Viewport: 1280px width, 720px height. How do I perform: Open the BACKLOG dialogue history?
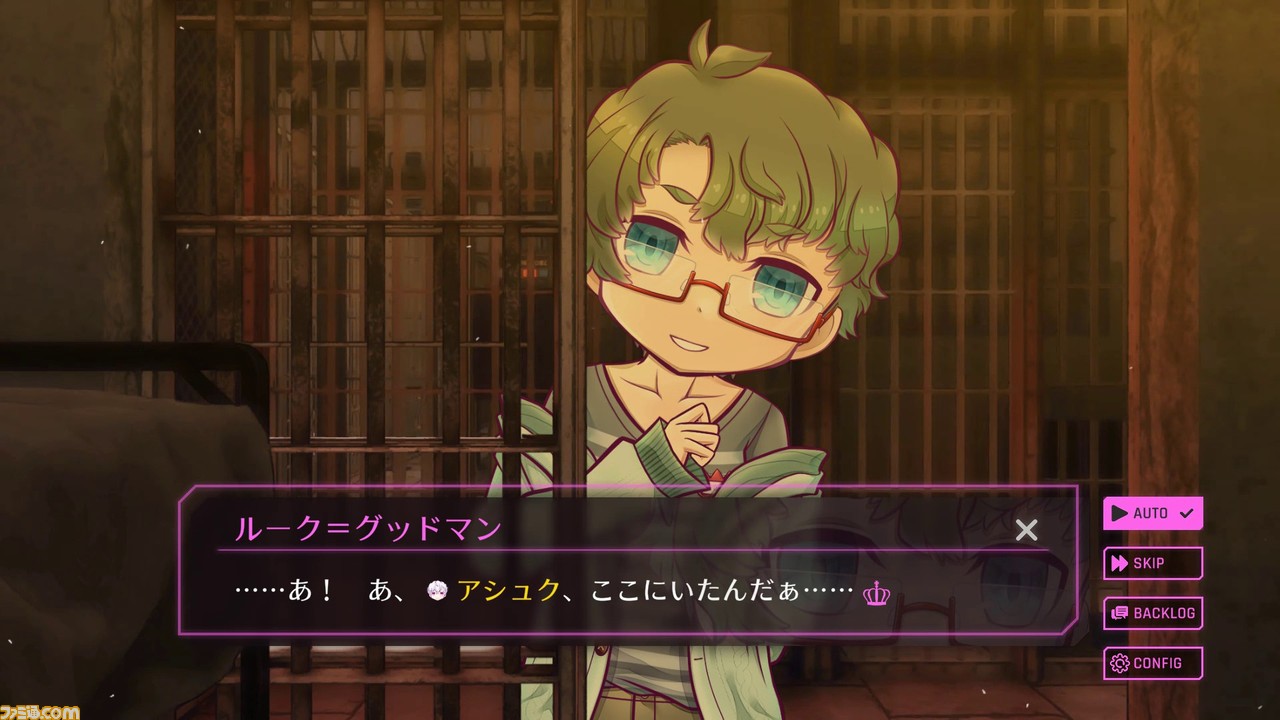[1152, 613]
